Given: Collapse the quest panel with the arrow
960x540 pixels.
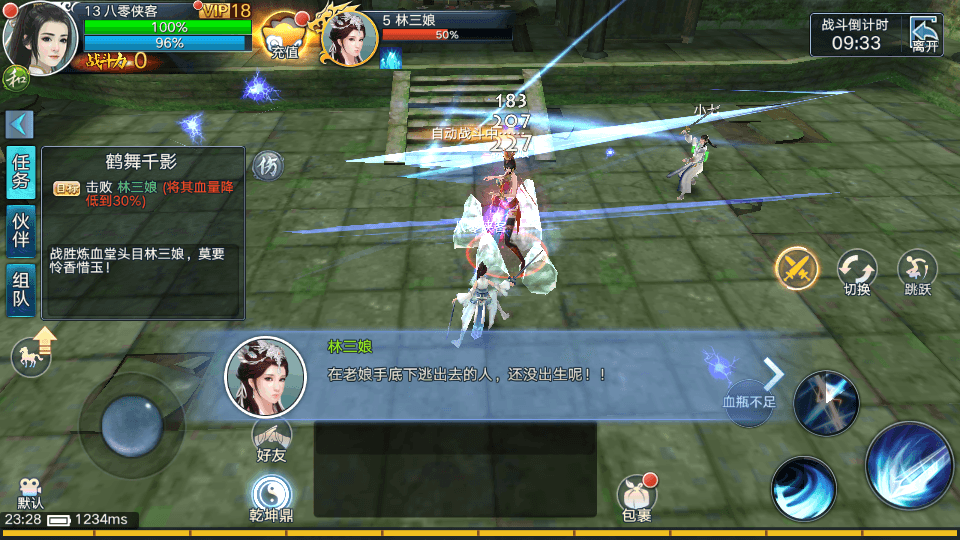Looking at the screenshot, I should [20, 124].
